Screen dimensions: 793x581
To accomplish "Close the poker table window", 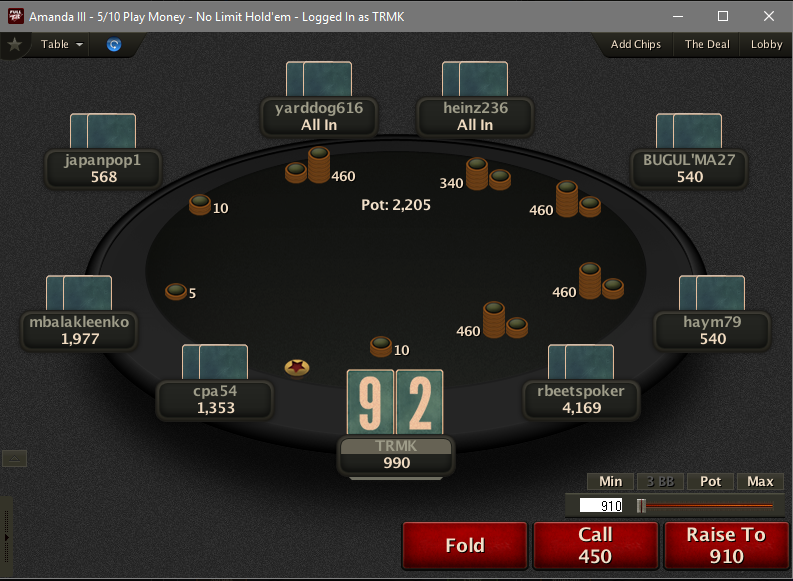I will 768,16.
